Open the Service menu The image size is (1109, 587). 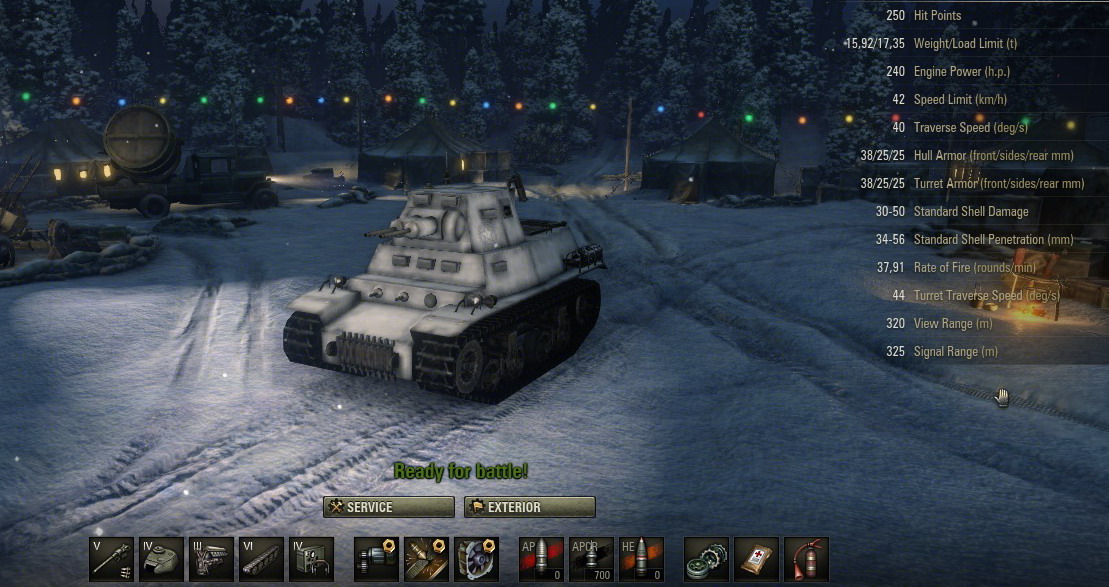coord(389,507)
